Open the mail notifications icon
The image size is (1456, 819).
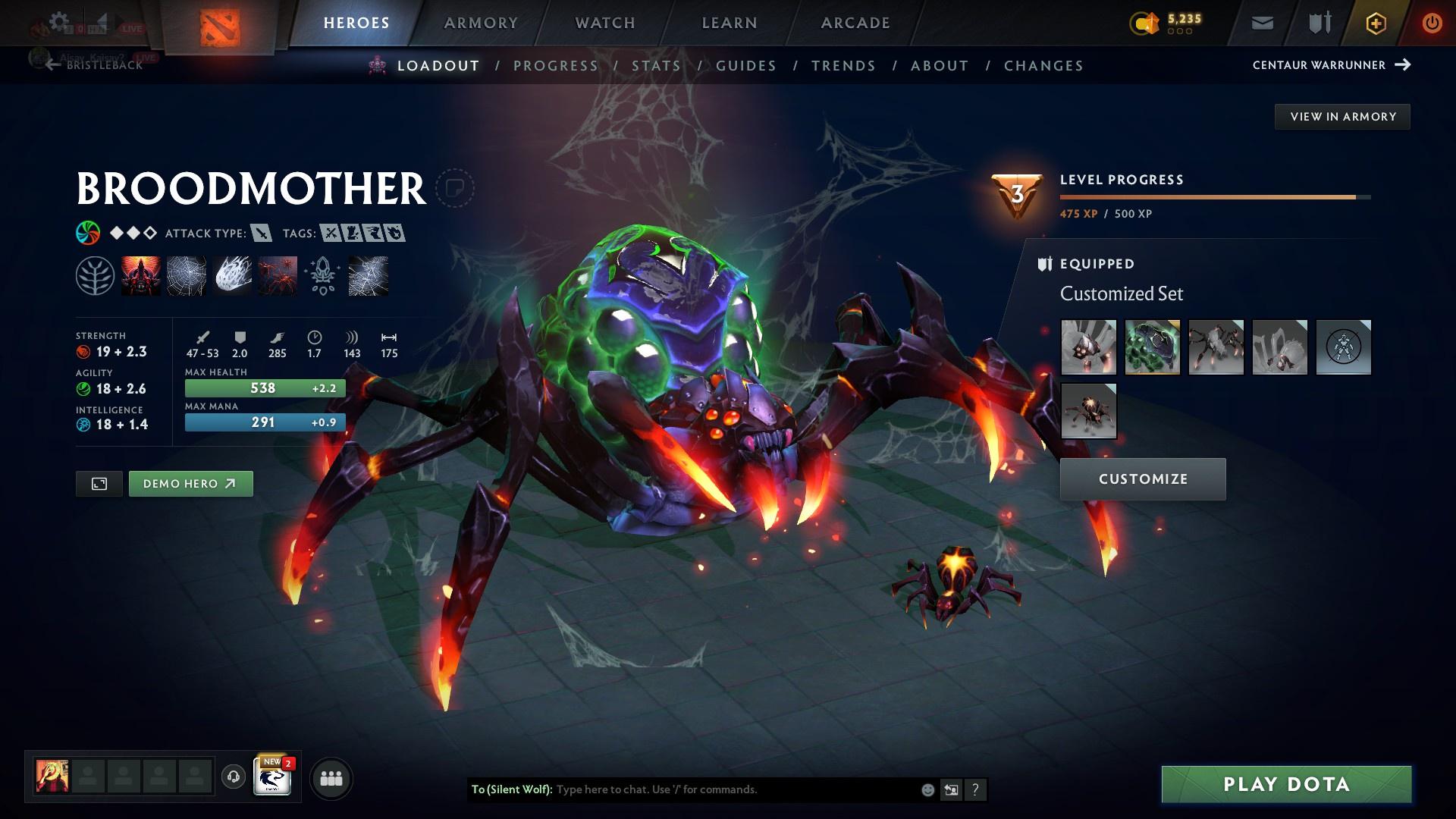click(1261, 23)
